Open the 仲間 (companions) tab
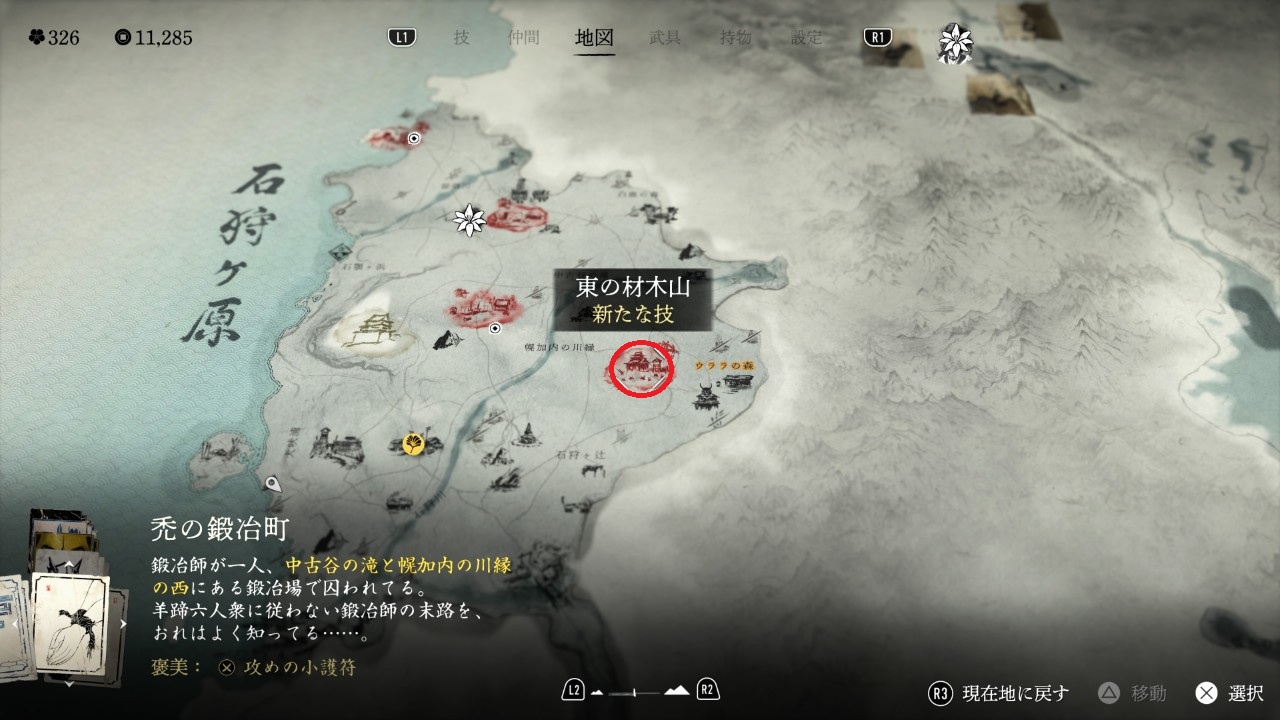Screen dimensions: 1280x720 (x=523, y=38)
